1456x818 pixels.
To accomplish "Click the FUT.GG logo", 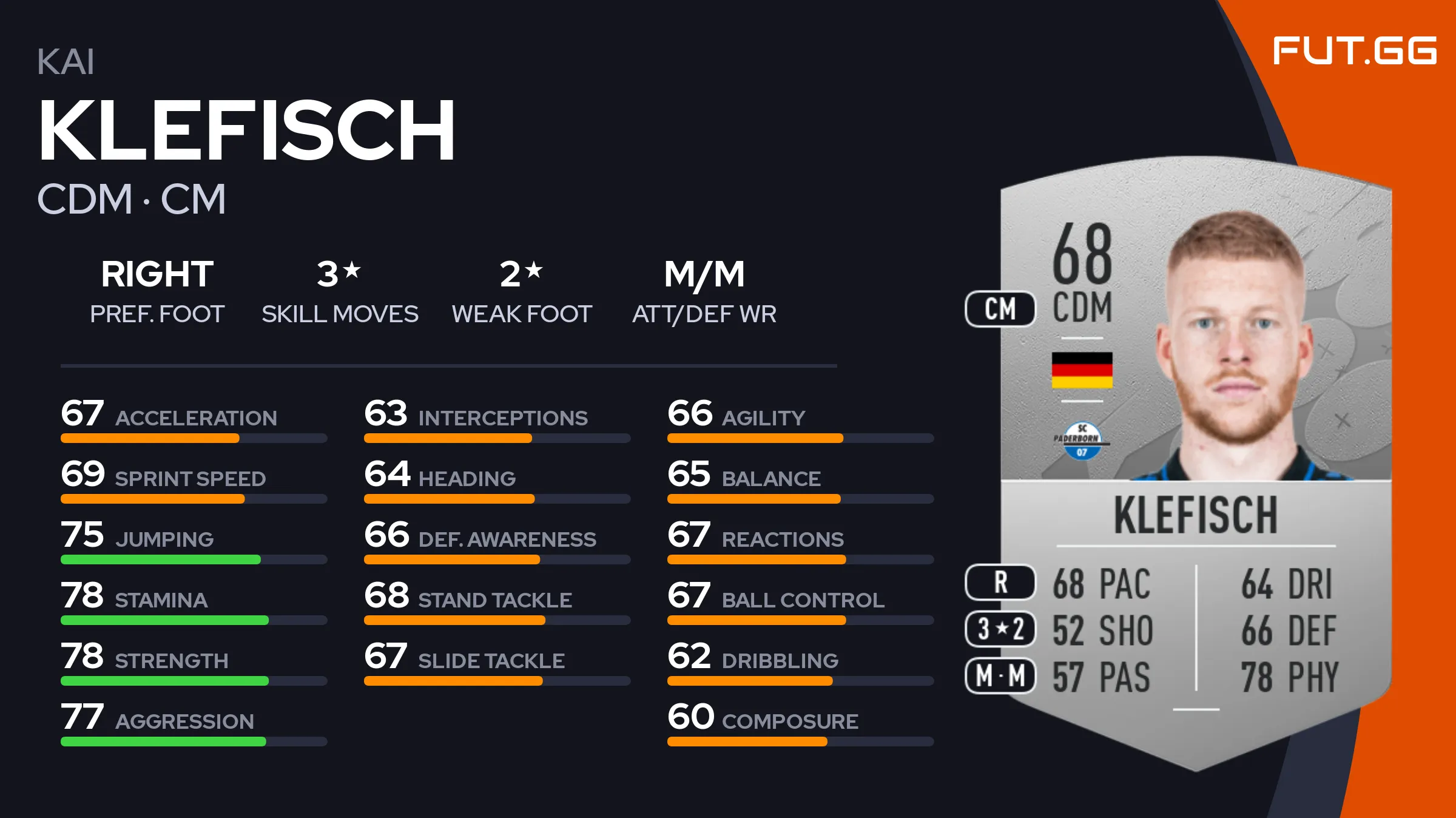I will coord(1354,50).
